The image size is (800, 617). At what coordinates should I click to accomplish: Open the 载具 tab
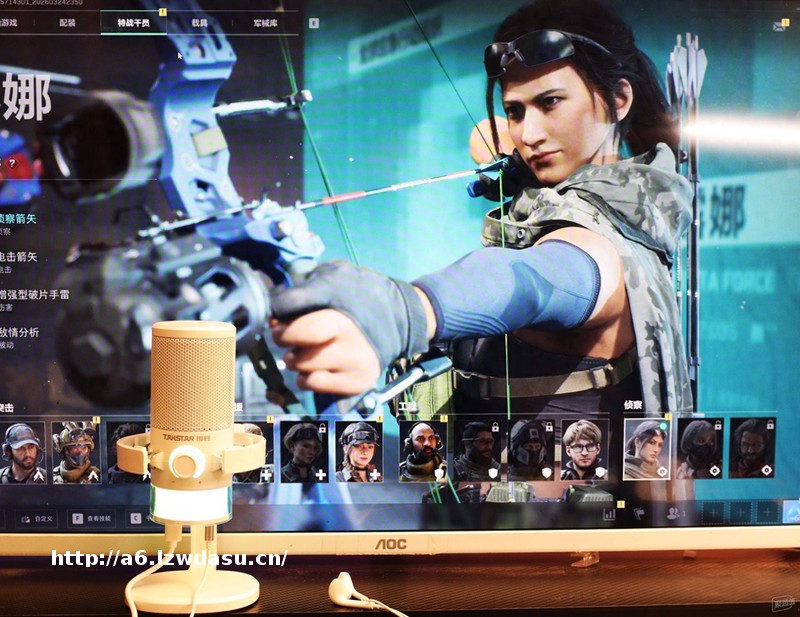click(200, 21)
